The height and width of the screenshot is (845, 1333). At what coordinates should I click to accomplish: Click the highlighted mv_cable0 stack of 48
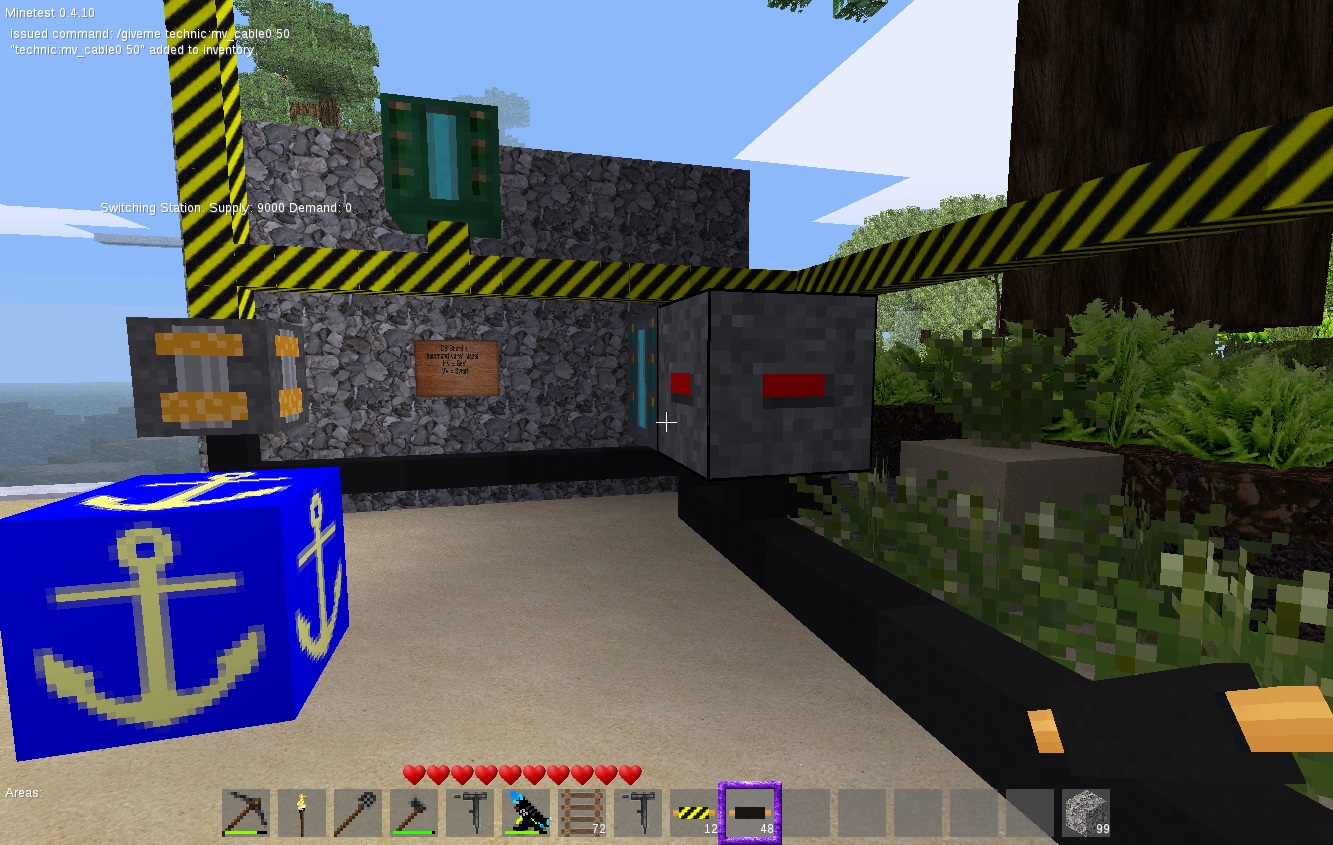(748, 812)
